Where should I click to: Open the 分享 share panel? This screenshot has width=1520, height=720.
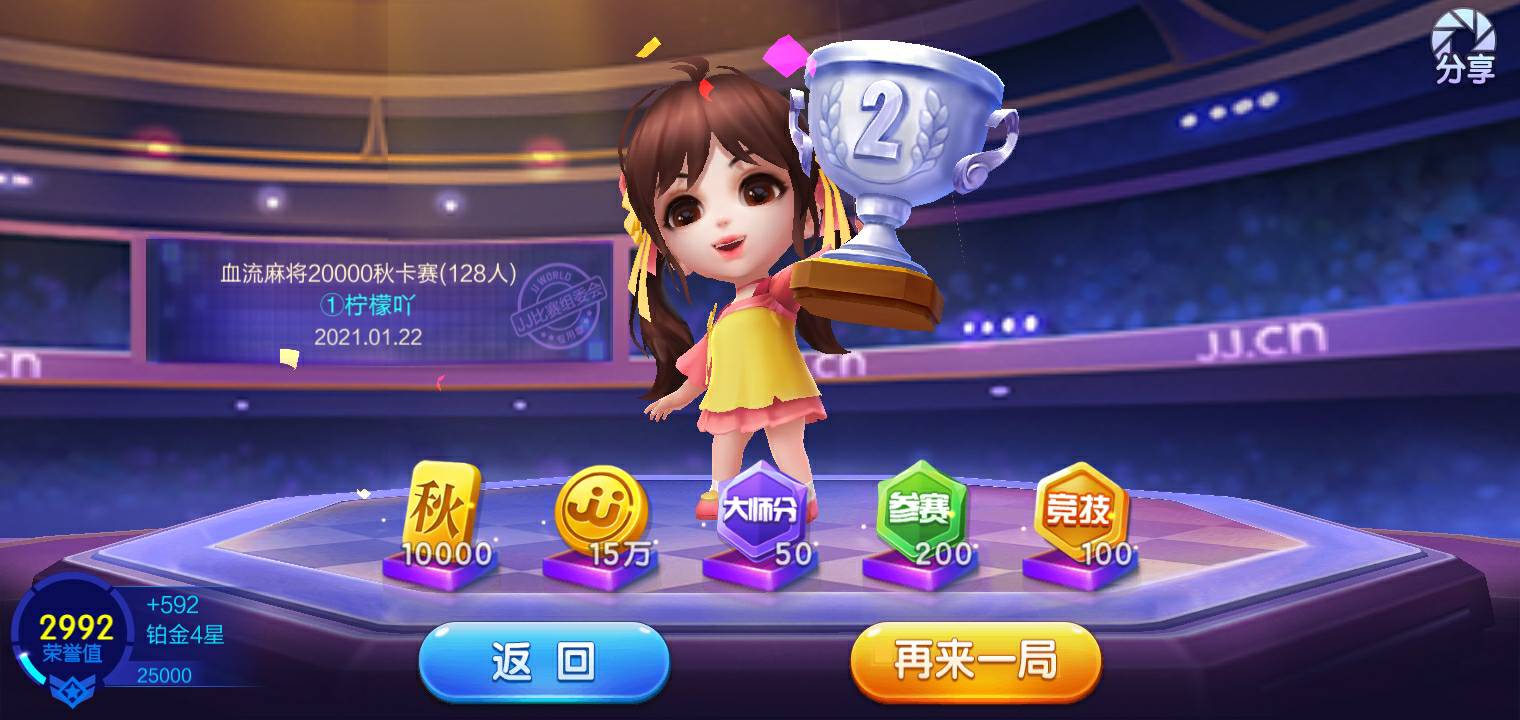pyautogui.click(x=1464, y=45)
